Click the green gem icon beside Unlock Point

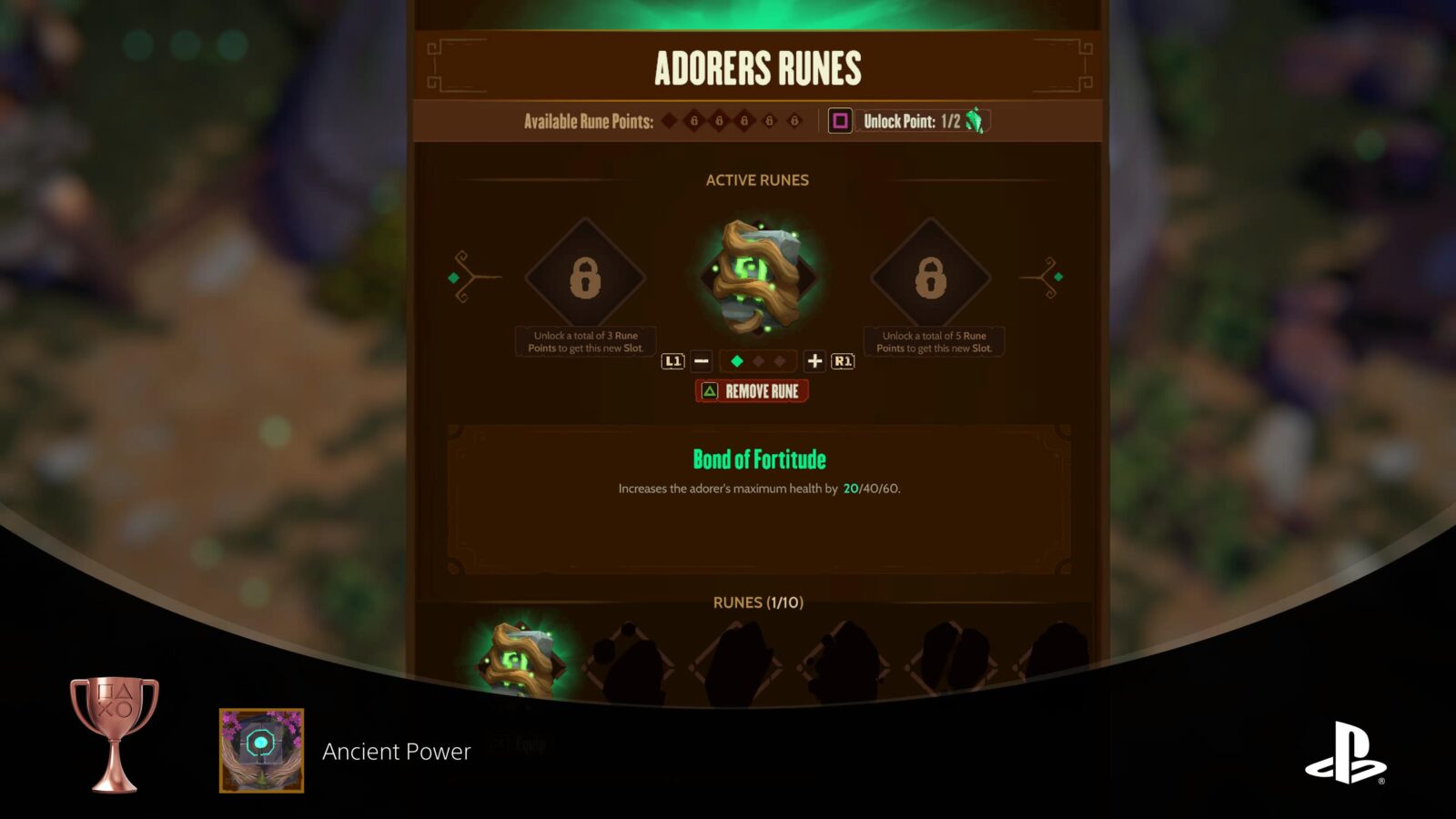[976, 121]
